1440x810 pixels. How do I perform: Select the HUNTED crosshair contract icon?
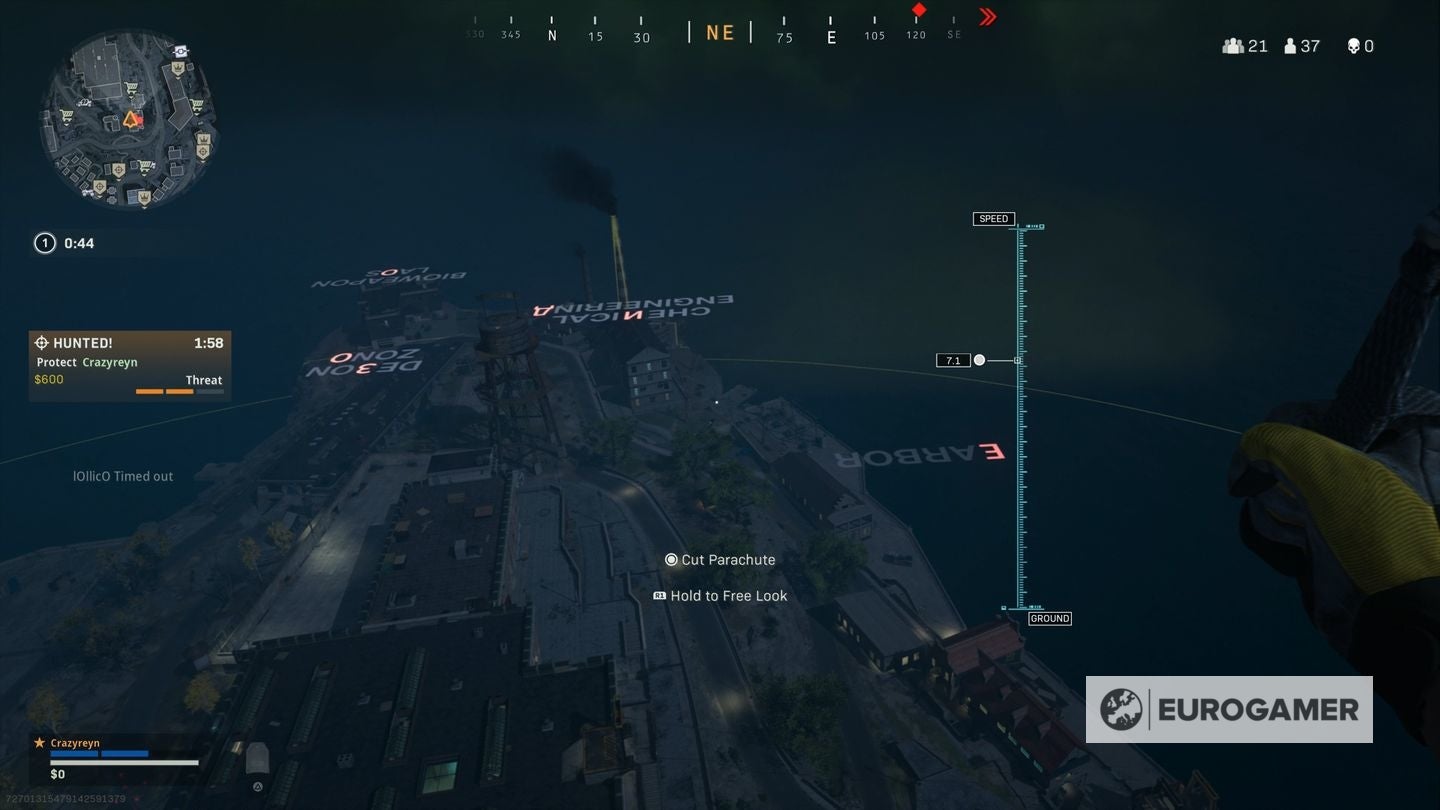pyautogui.click(x=43, y=342)
